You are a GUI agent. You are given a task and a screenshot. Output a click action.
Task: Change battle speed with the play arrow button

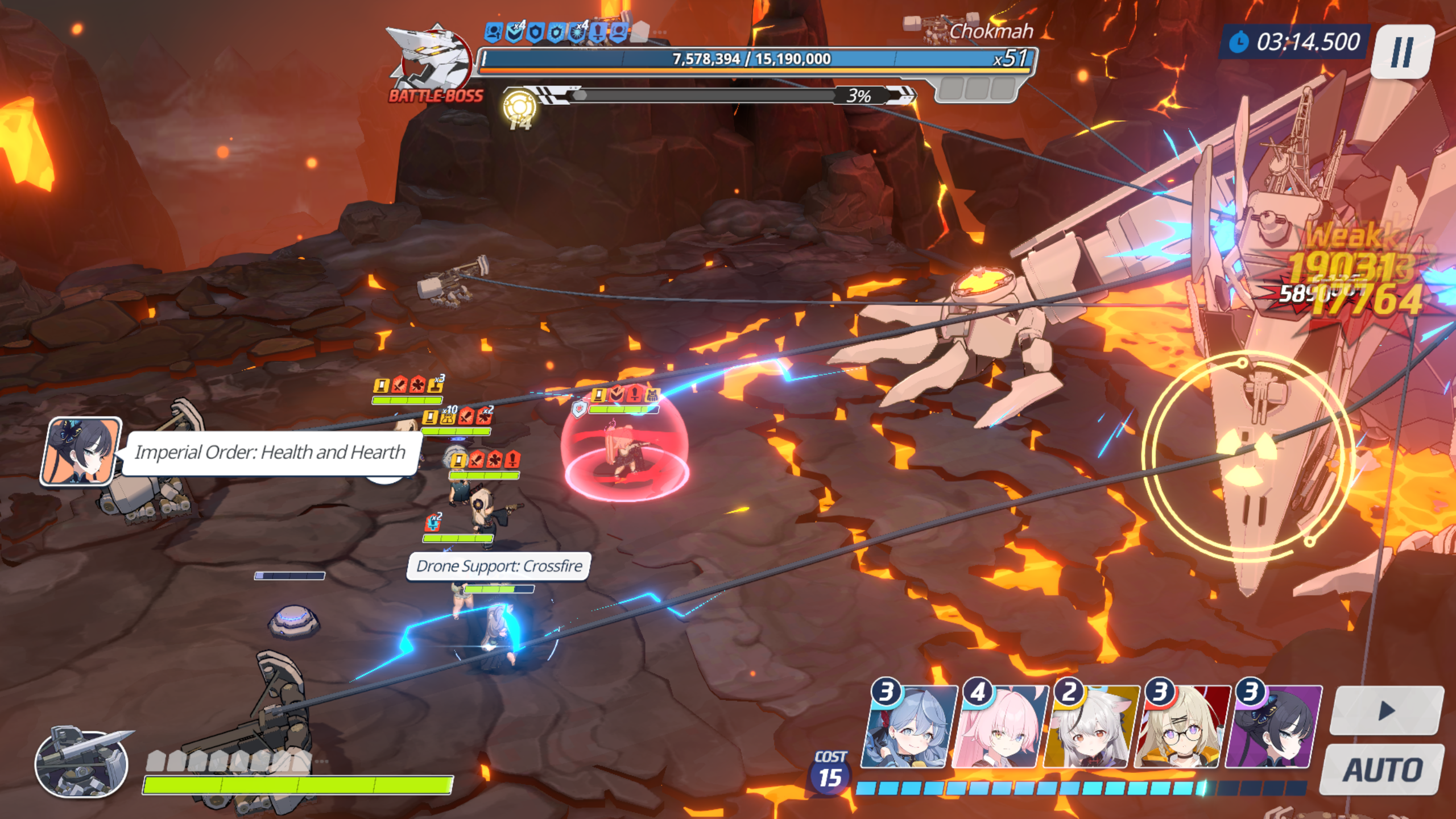pos(1387,710)
